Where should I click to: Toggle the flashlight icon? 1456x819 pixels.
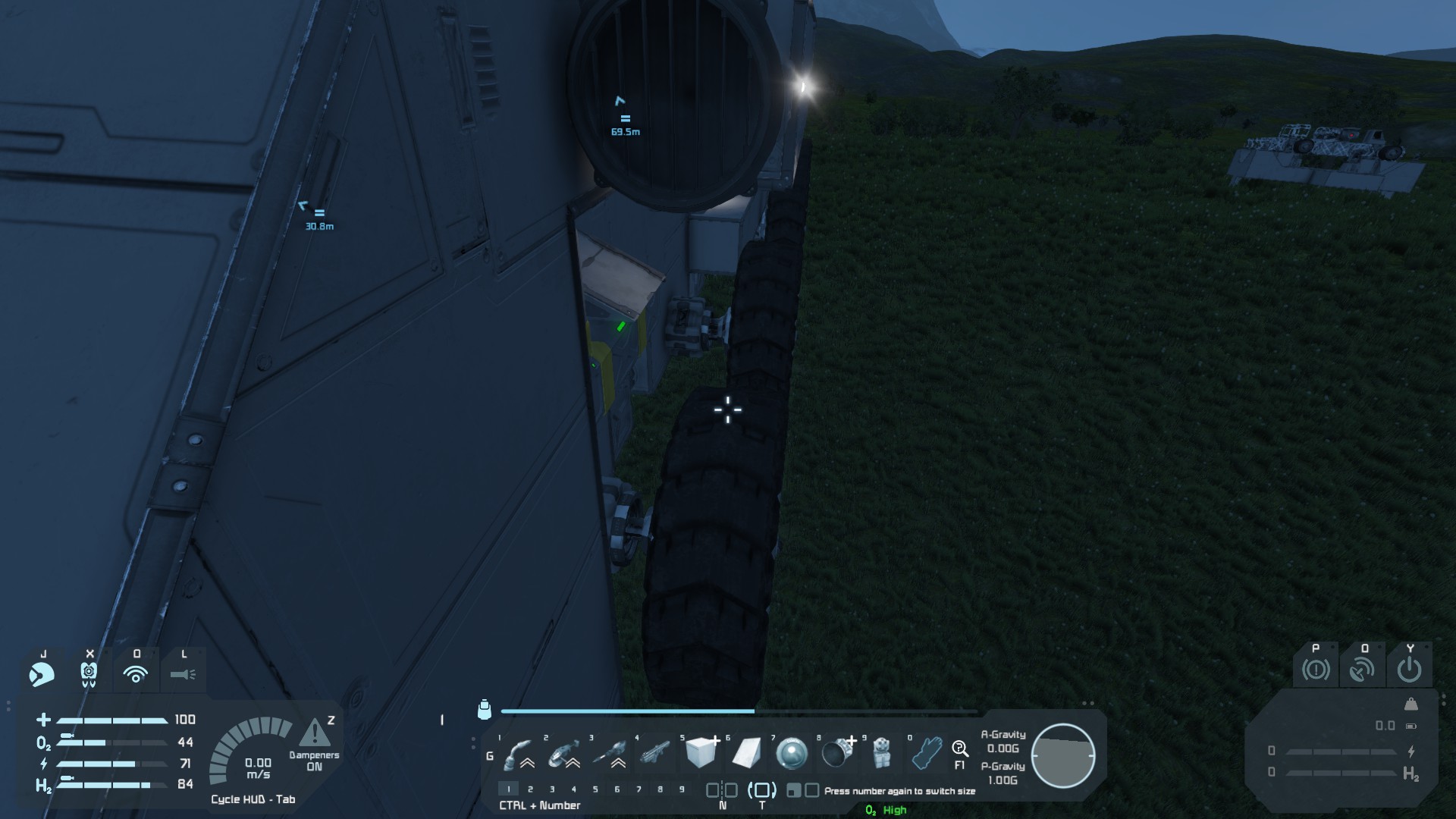pyautogui.click(x=183, y=673)
